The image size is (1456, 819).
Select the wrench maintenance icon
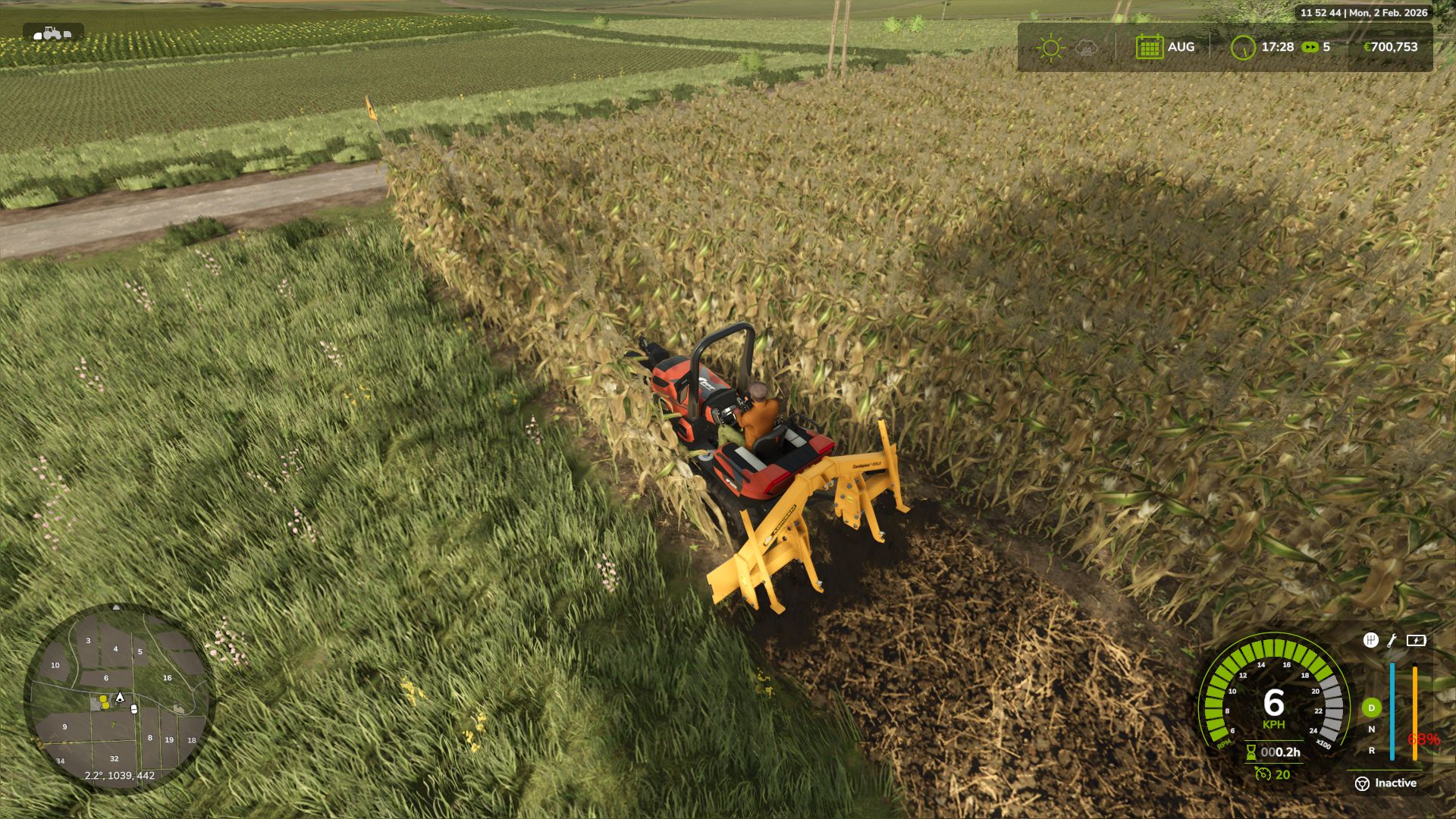click(1391, 642)
